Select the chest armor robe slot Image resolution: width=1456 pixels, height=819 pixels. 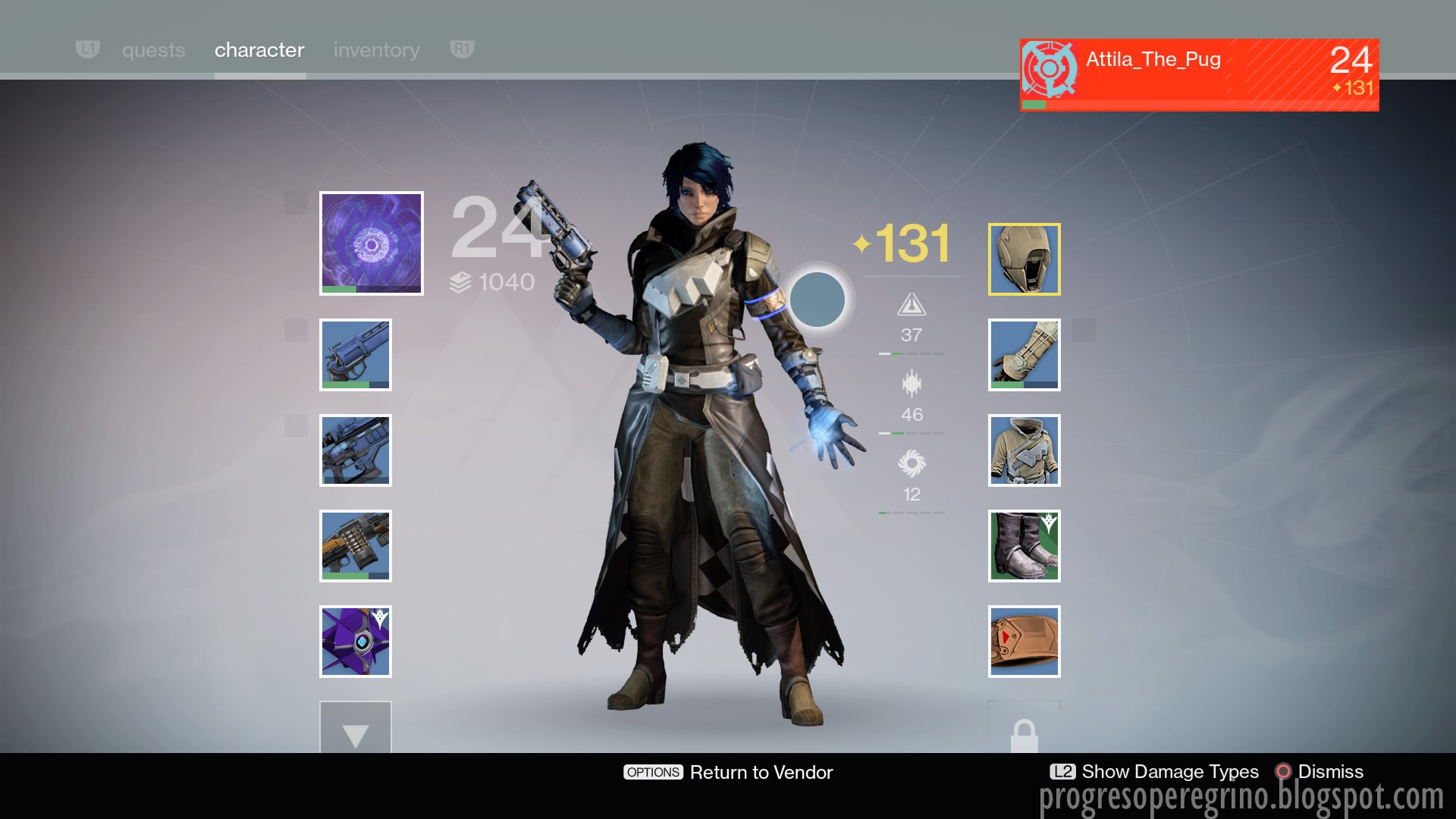coord(1024,450)
